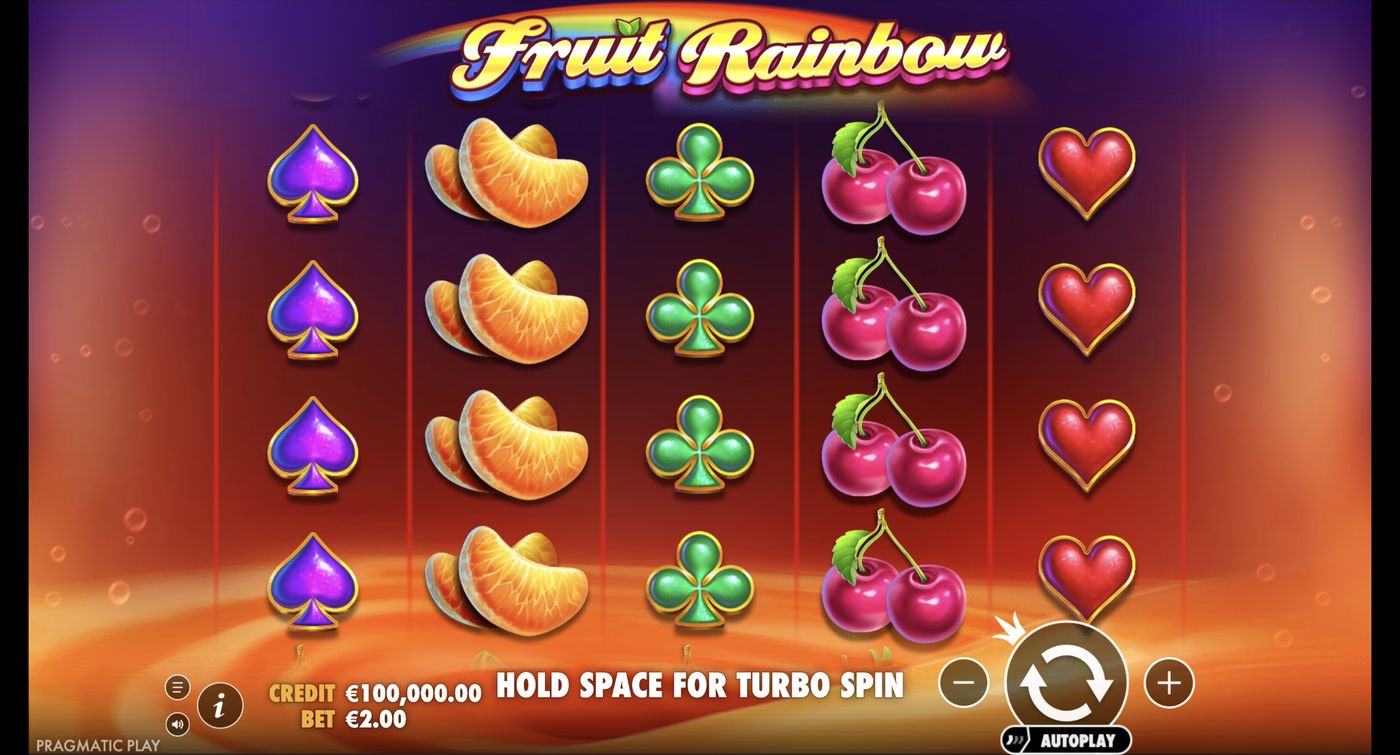
Task: Enable turbo spin via the spin control
Action: (x=1065, y=683)
